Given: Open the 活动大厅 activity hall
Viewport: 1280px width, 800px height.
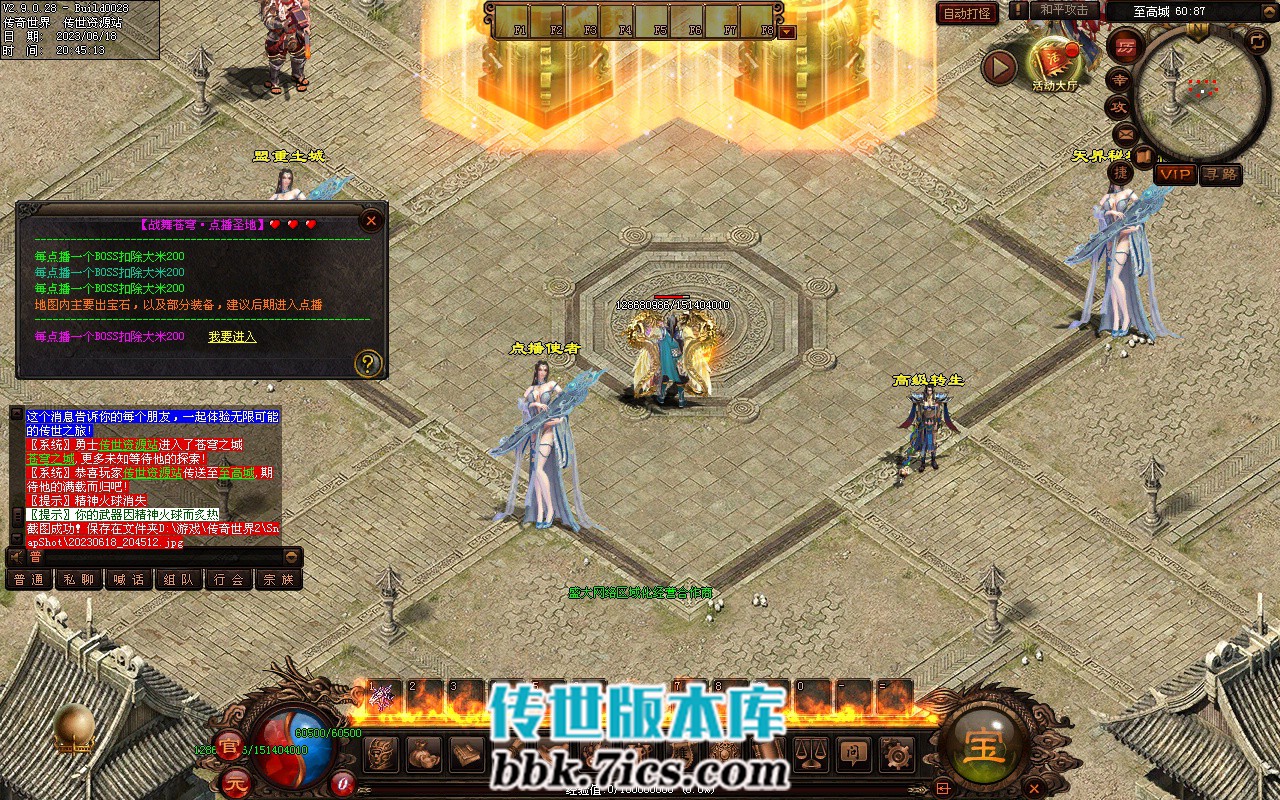Looking at the screenshot, I should [1056, 61].
